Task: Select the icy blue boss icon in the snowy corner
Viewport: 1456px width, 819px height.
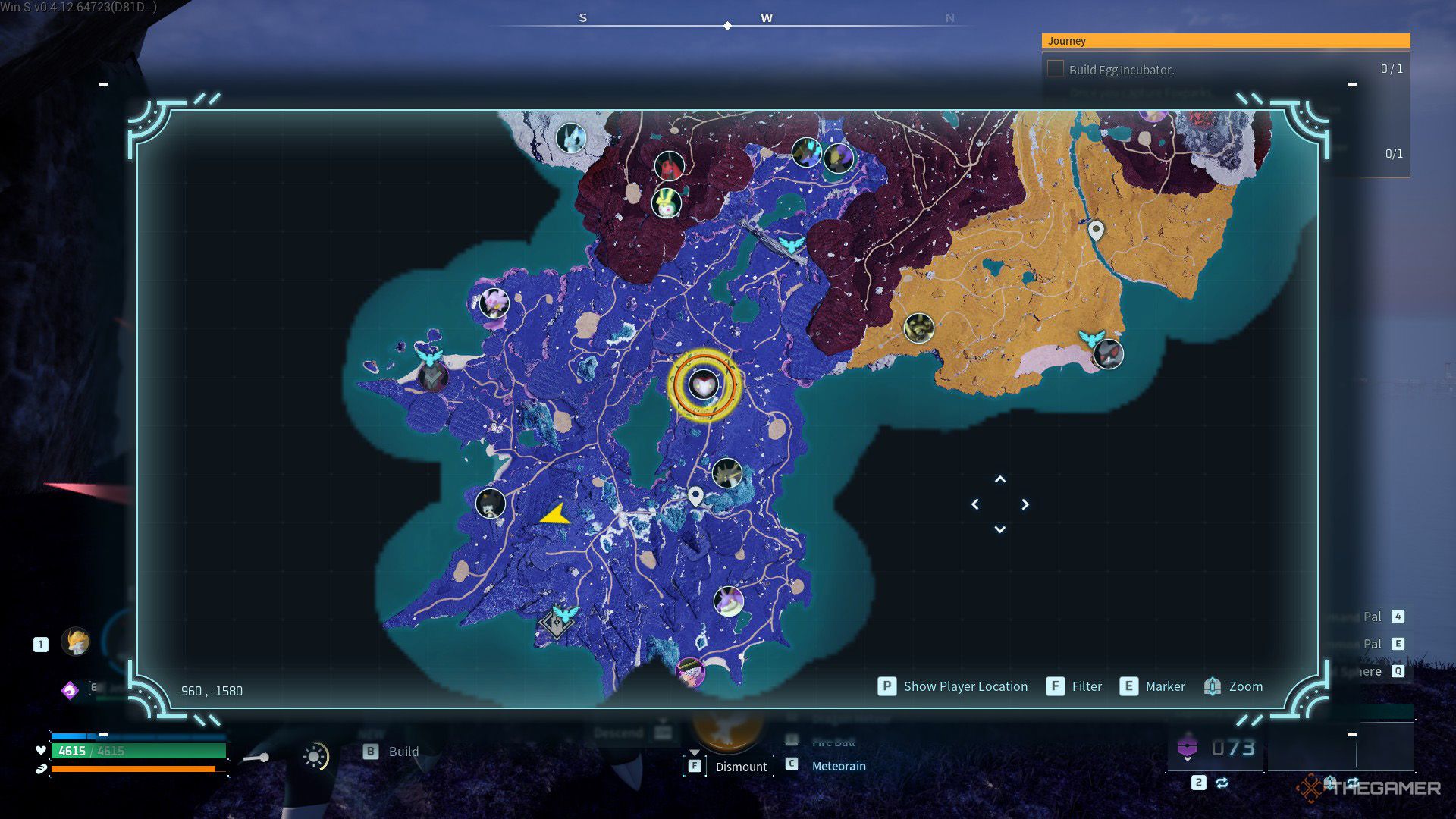Action: click(x=571, y=138)
